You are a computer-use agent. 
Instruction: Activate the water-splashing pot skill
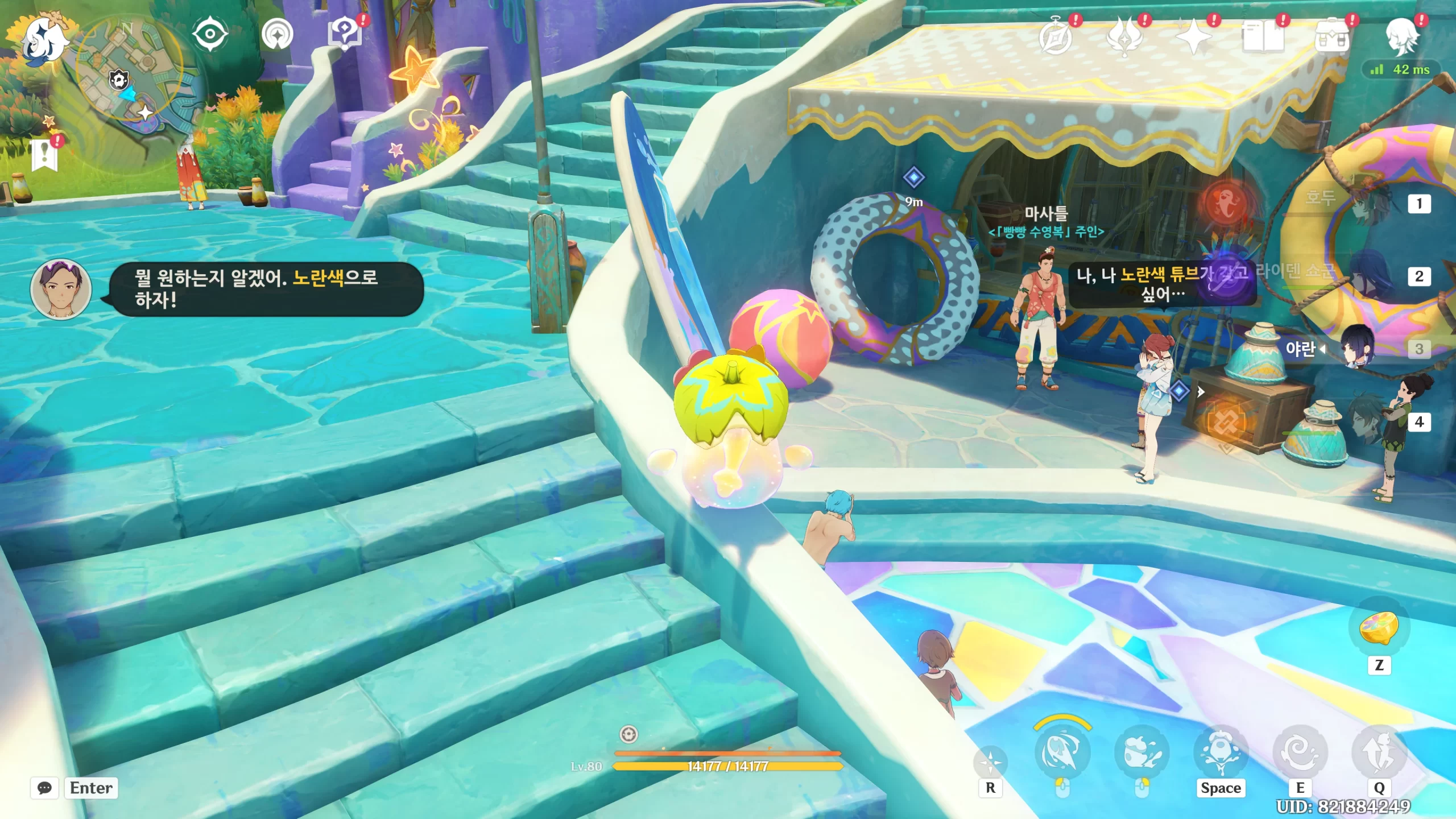1141,752
